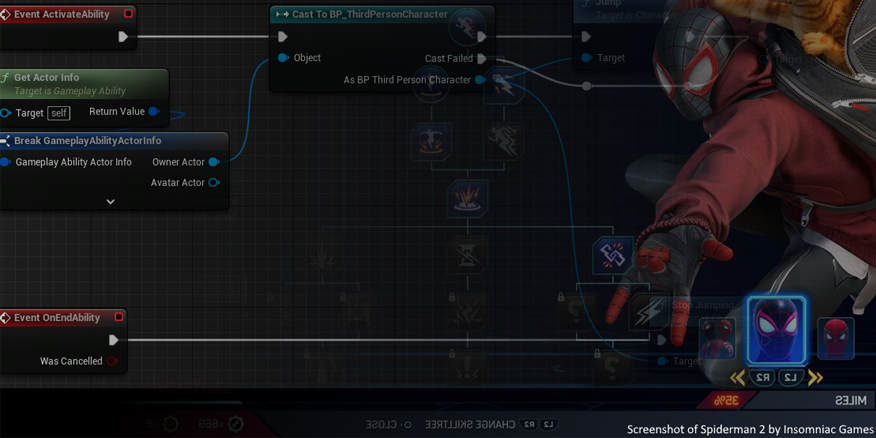Choose the red Spider-Man mask portrait
The height and width of the screenshot is (438, 876).
click(836, 338)
